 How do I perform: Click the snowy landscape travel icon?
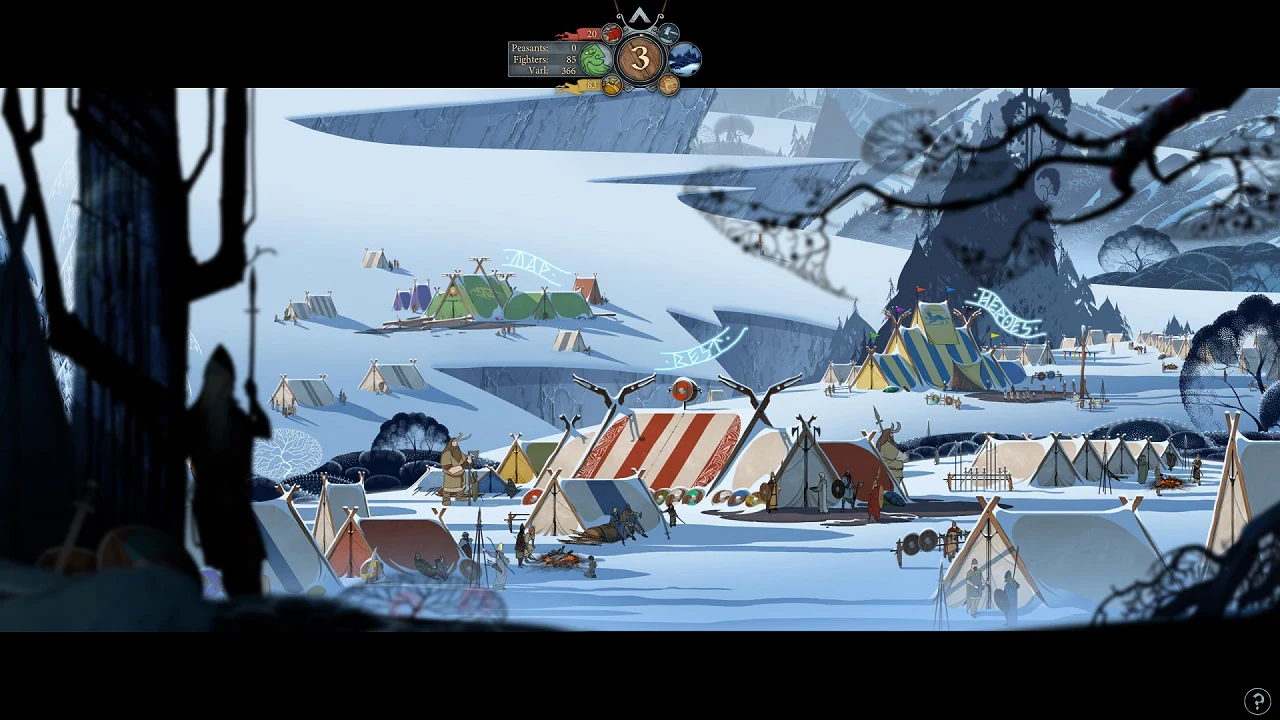pos(683,58)
